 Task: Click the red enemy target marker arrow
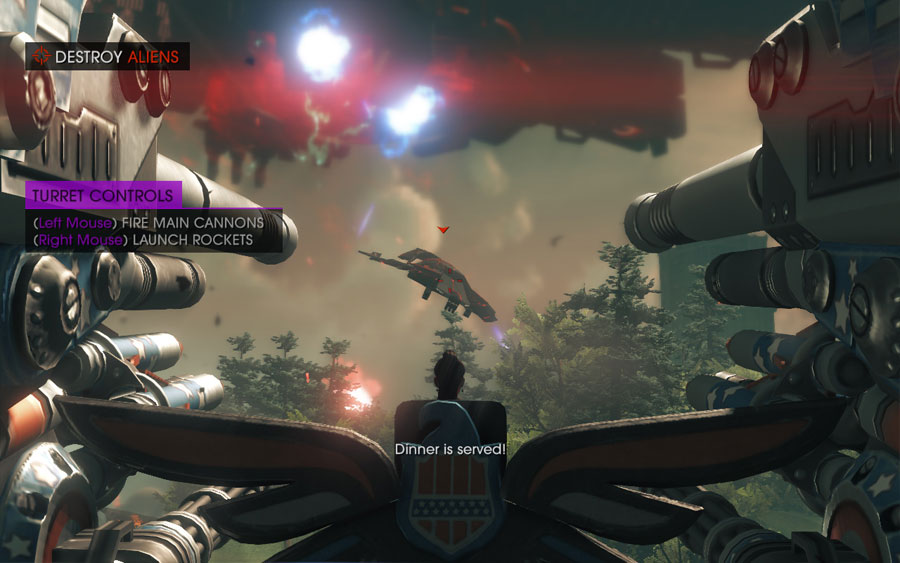pos(444,230)
